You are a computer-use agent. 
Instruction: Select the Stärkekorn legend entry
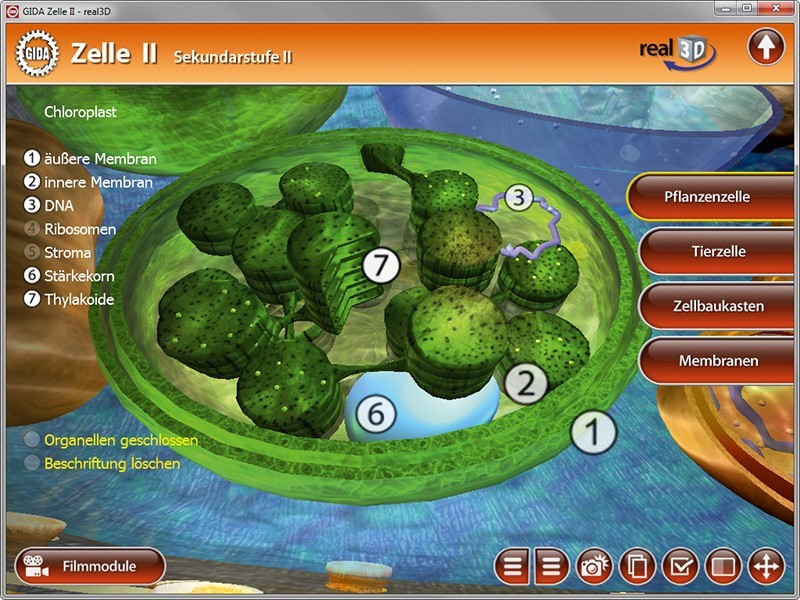pos(80,276)
